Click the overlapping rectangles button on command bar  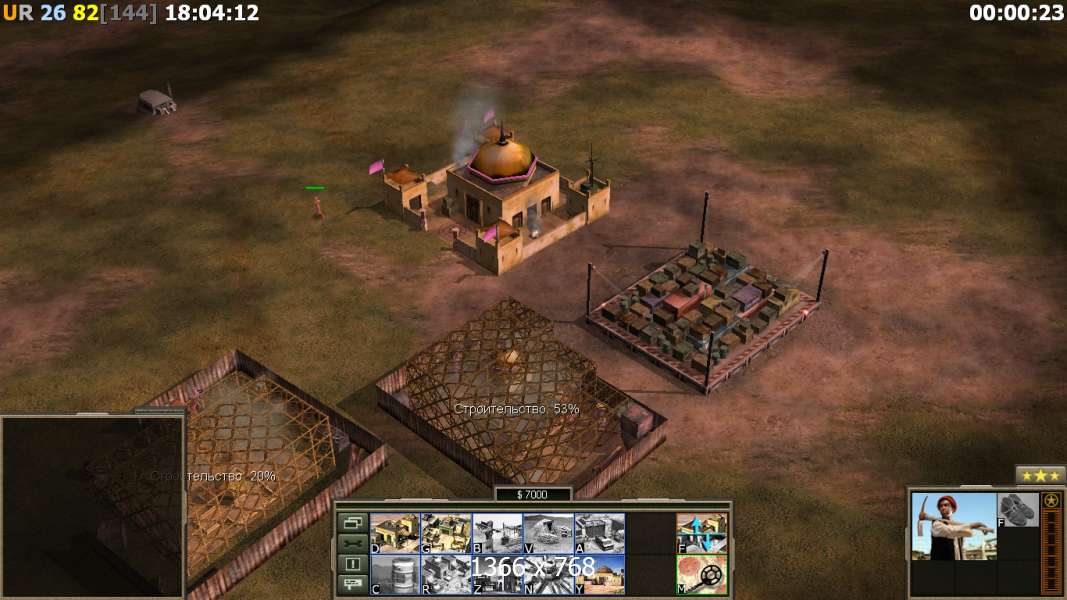tap(353, 522)
